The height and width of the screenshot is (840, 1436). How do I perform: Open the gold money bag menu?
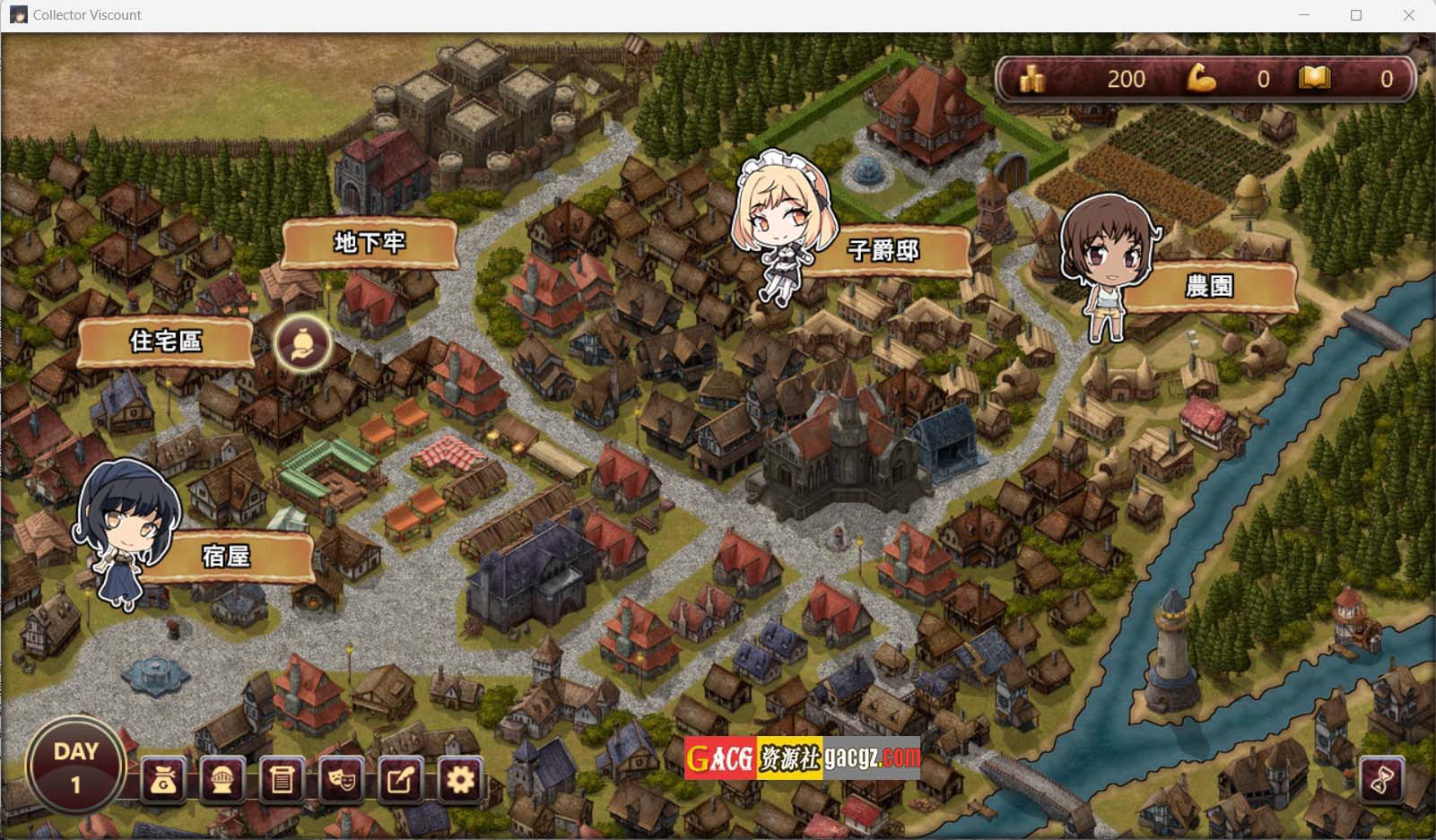[x=163, y=780]
